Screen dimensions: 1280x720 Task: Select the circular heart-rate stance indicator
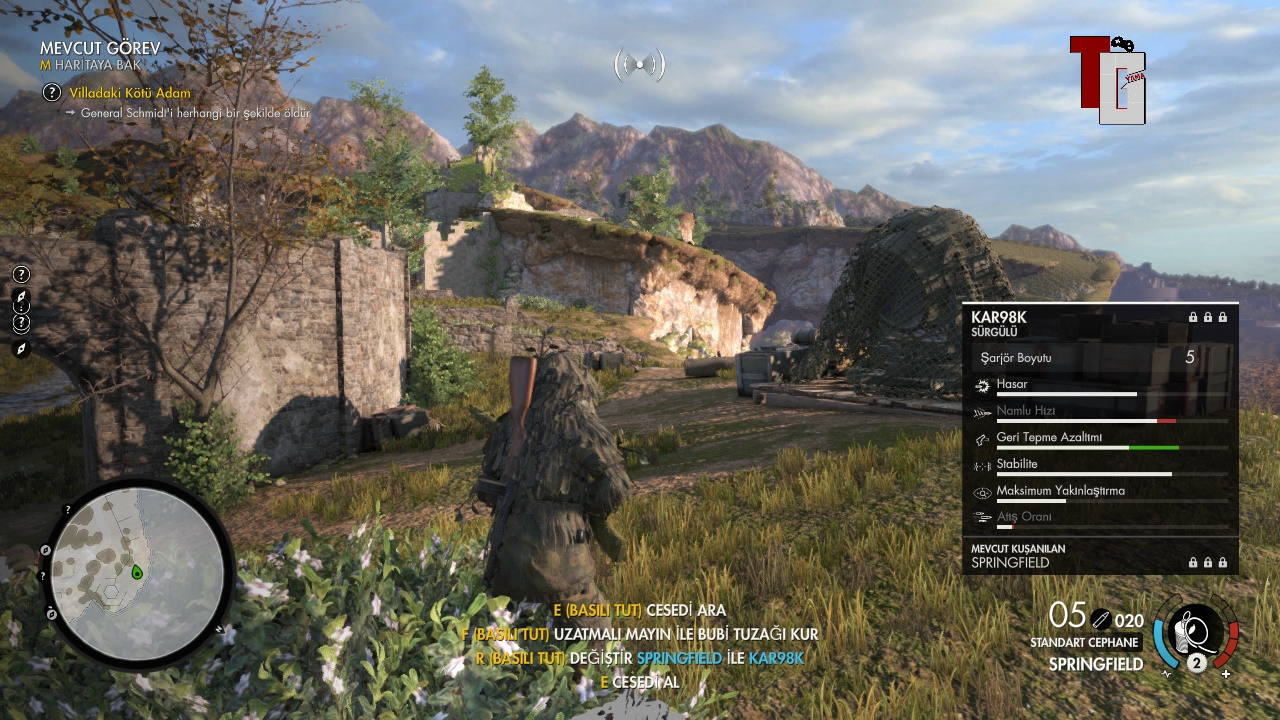pyautogui.click(x=1196, y=632)
